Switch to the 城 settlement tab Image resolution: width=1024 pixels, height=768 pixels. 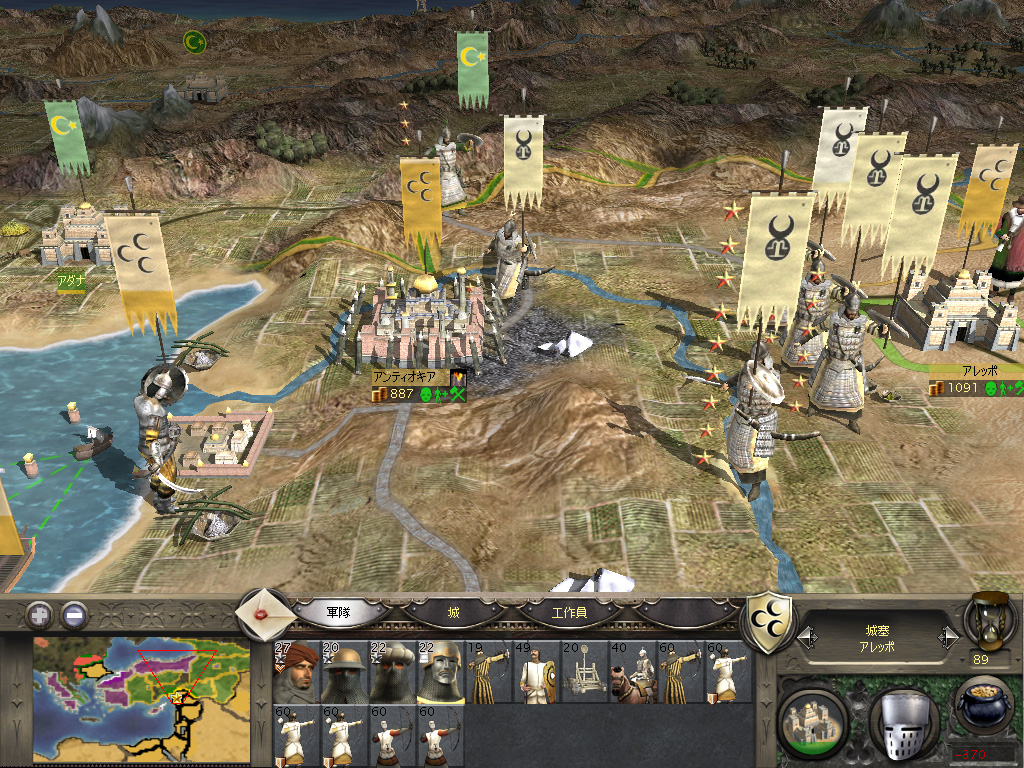pos(454,611)
